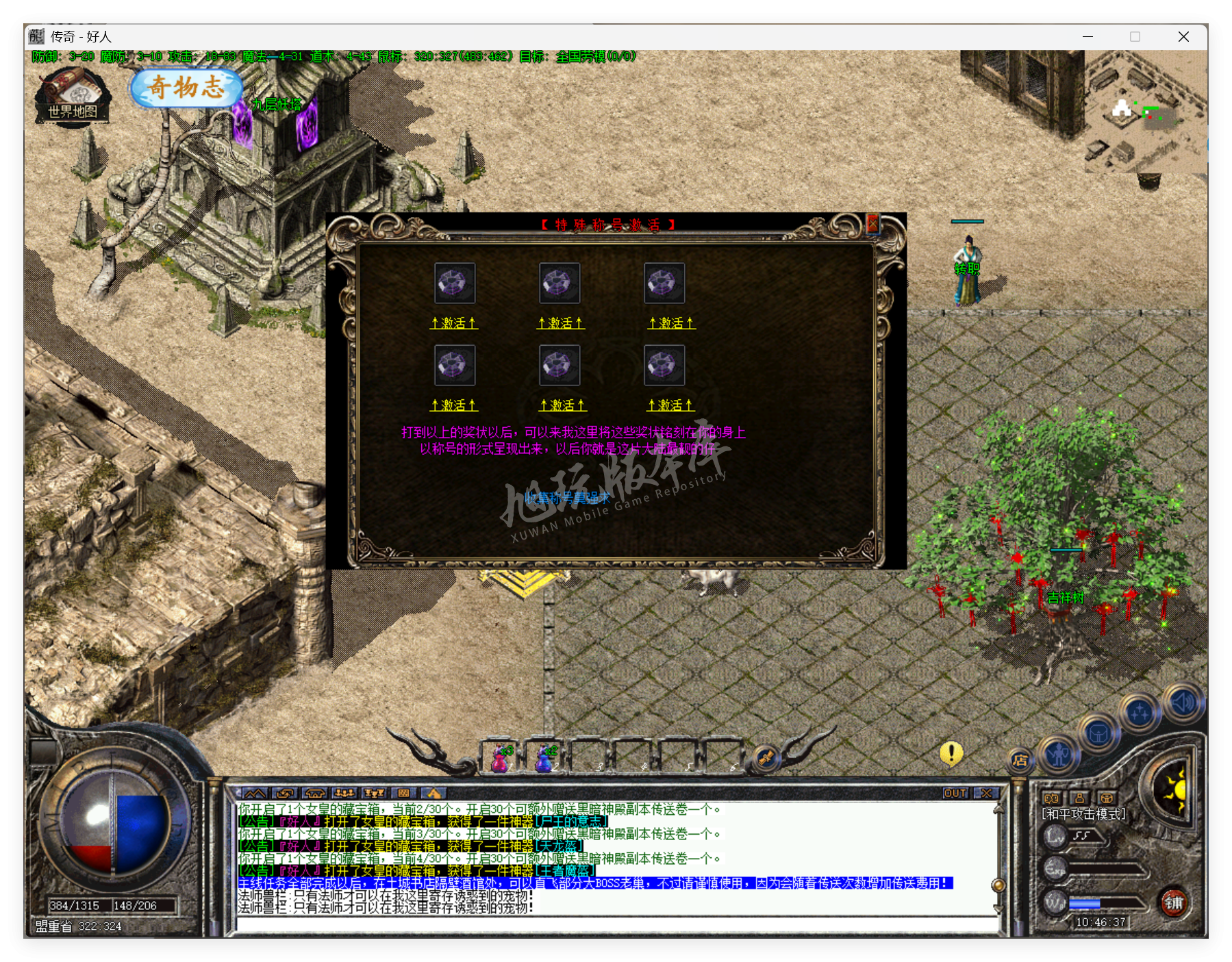
Task: Click the 店 shop circular icon
Action: pos(1021,760)
